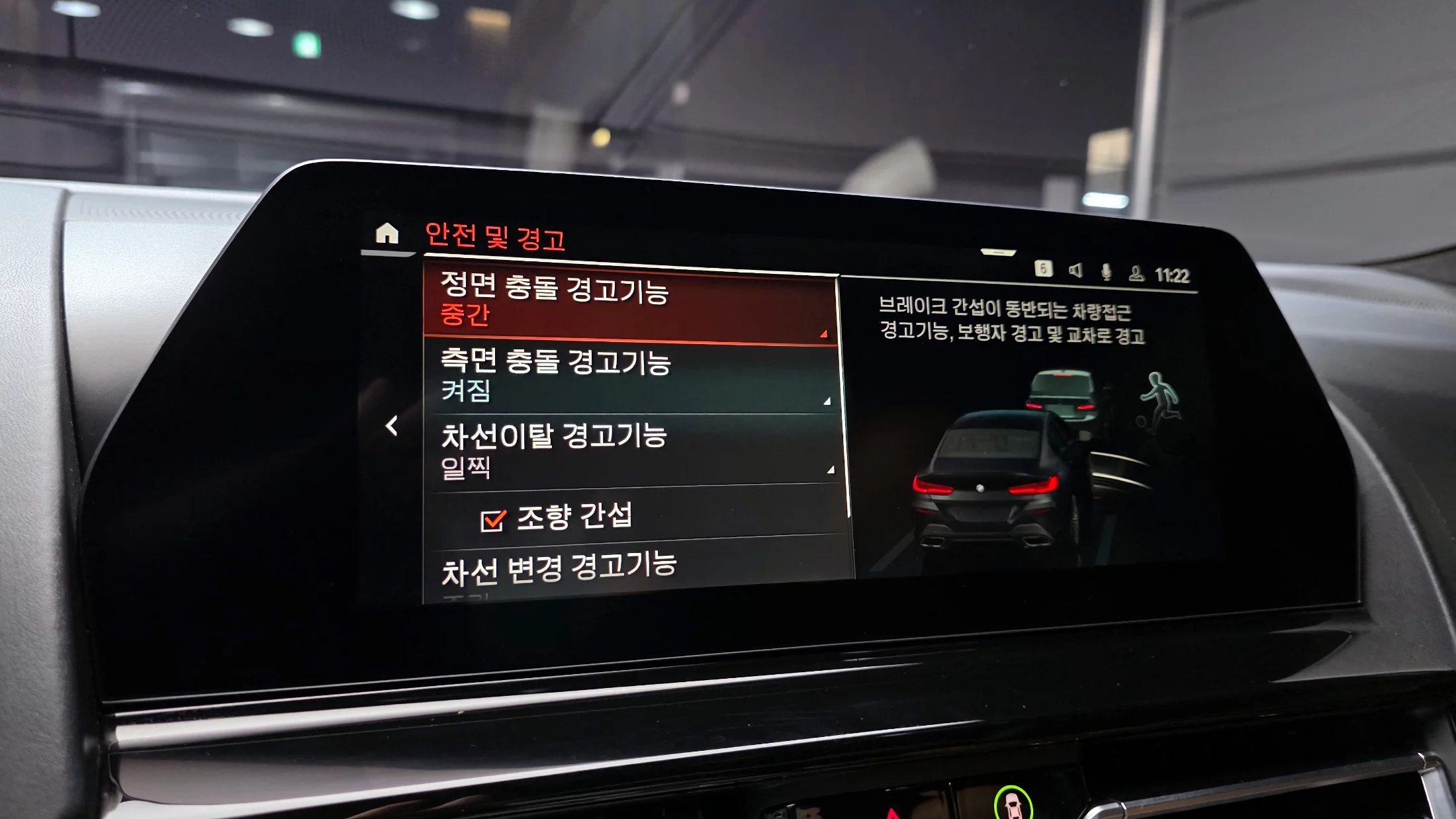Go back with the left arrow
The height and width of the screenshot is (819, 1456).
pyautogui.click(x=392, y=426)
